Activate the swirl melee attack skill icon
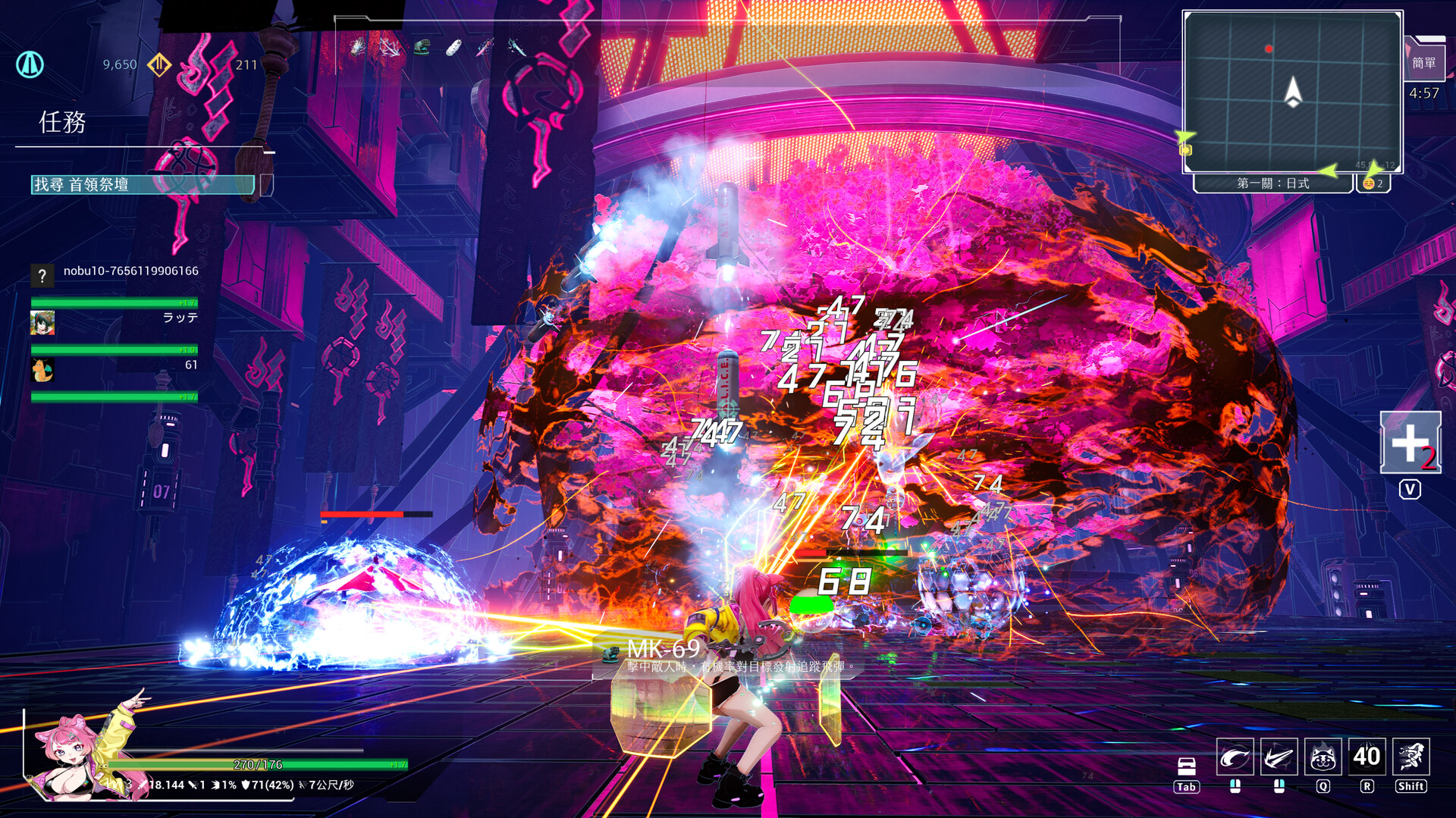Image resolution: width=1456 pixels, height=818 pixels. [x=1236, y=757]
